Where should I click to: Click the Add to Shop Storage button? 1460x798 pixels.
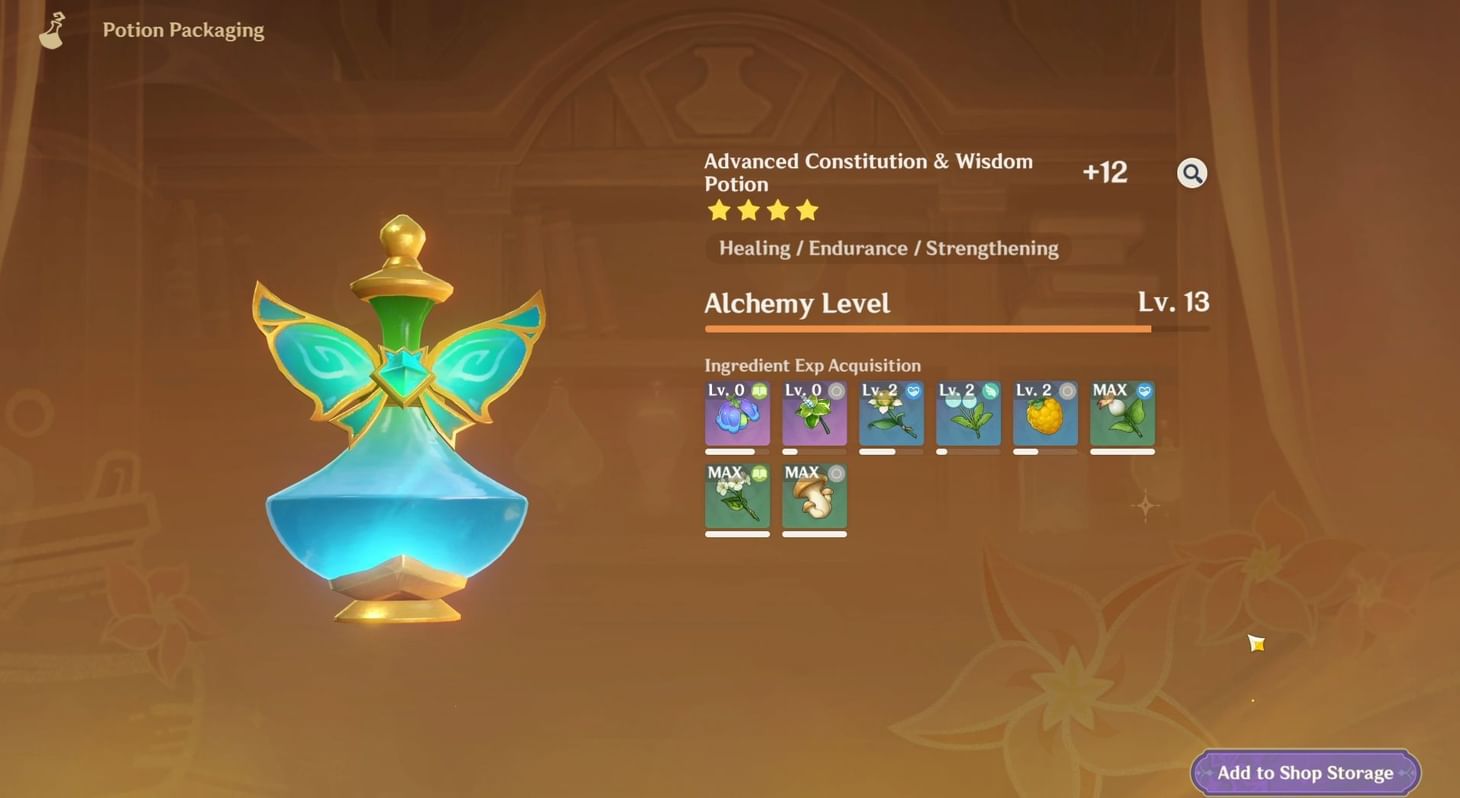(x=1303, y=772)
